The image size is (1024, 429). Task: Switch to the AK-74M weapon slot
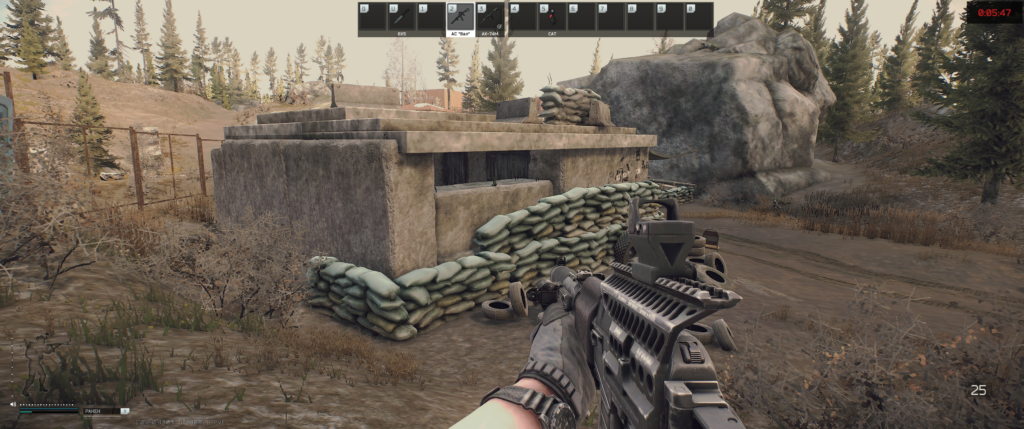click(490, 17)
